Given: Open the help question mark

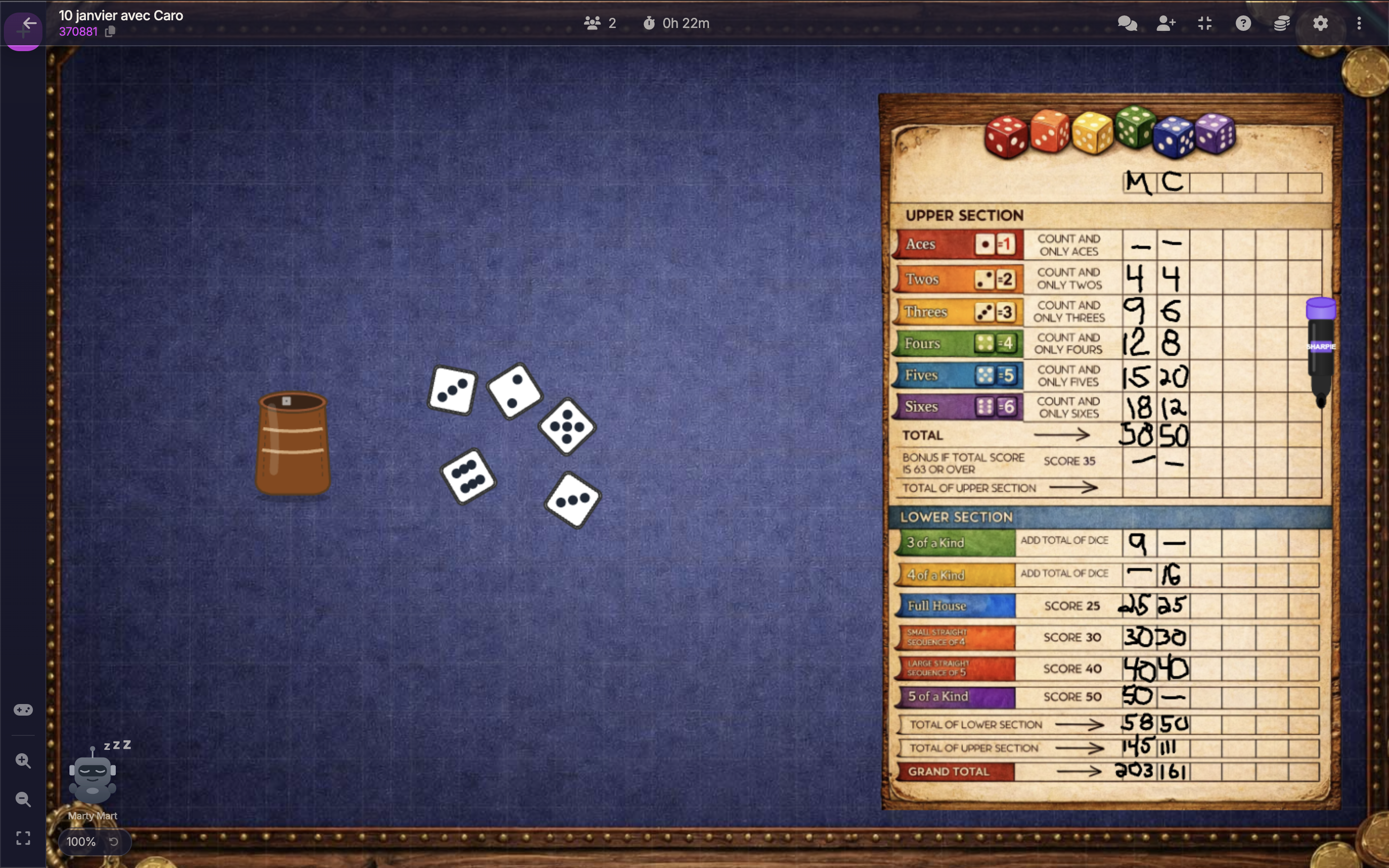Looking at the screenshot, I should [x=1243, y=24].
